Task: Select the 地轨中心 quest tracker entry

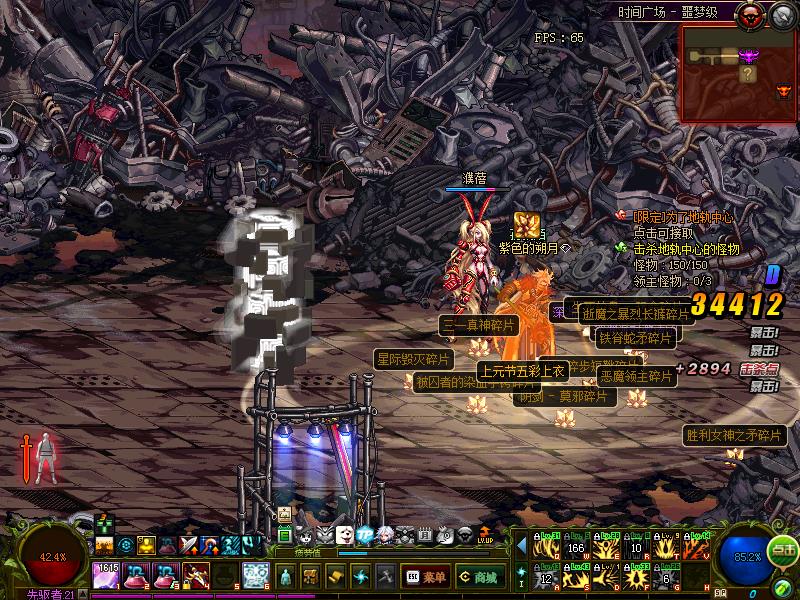Action: coord(678,217)
